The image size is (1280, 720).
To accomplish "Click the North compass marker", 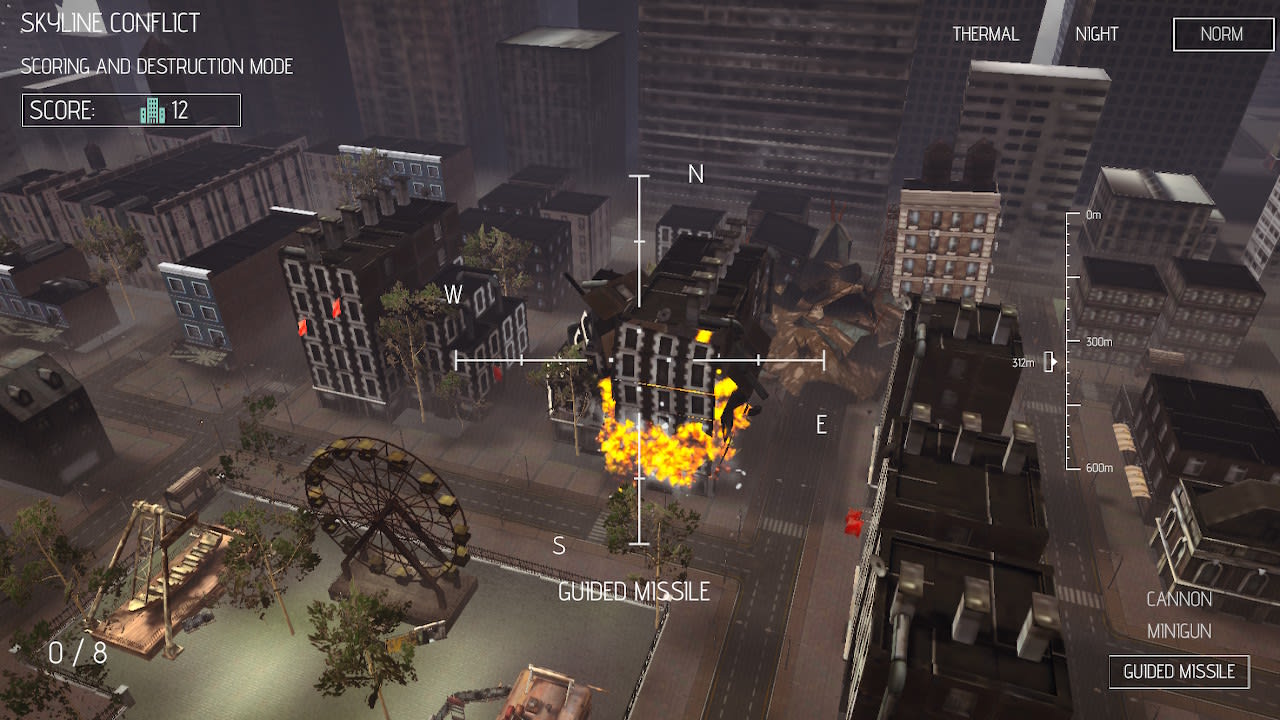I will click(x=697, y=173).
